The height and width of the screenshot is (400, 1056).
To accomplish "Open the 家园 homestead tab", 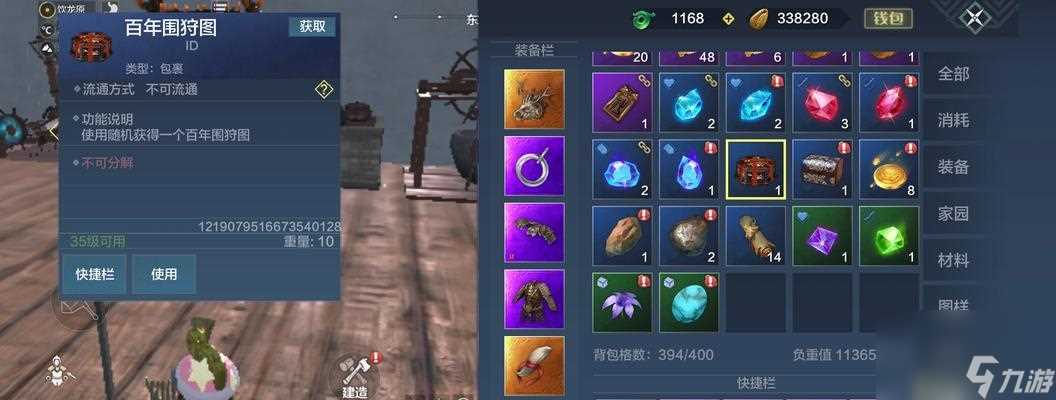I will (953, 214).
